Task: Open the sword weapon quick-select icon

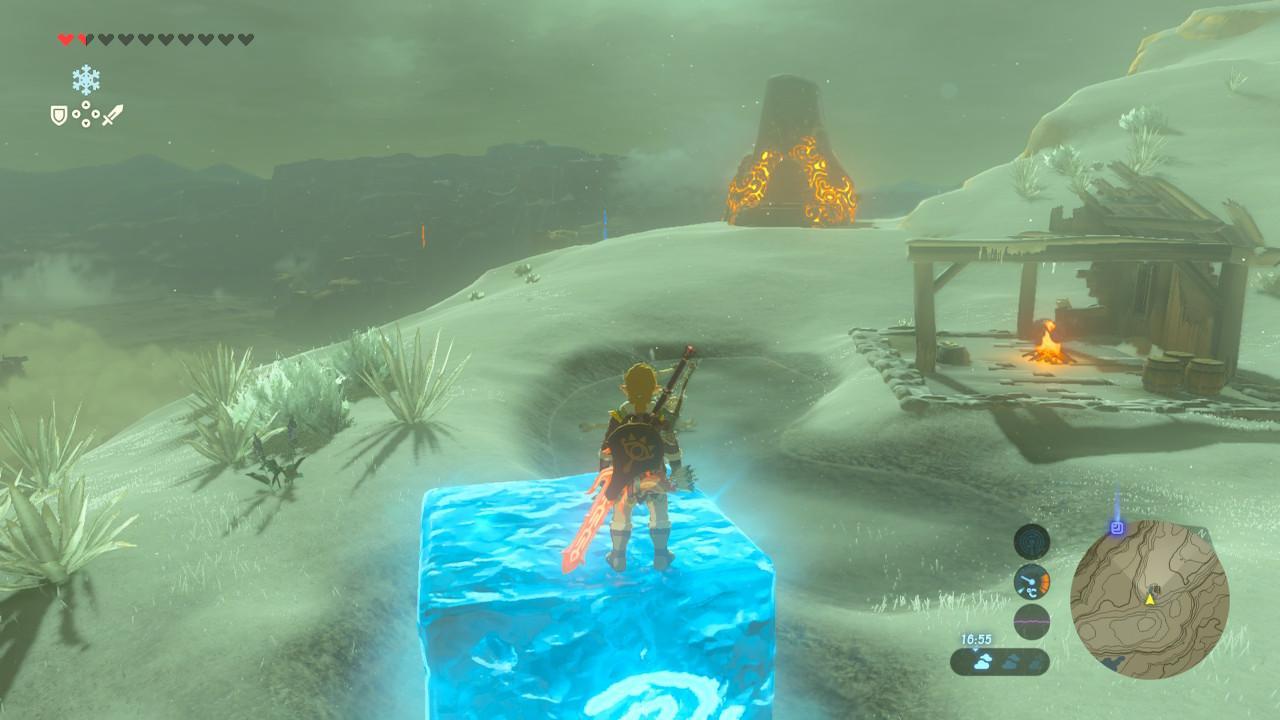Action: 112,116
